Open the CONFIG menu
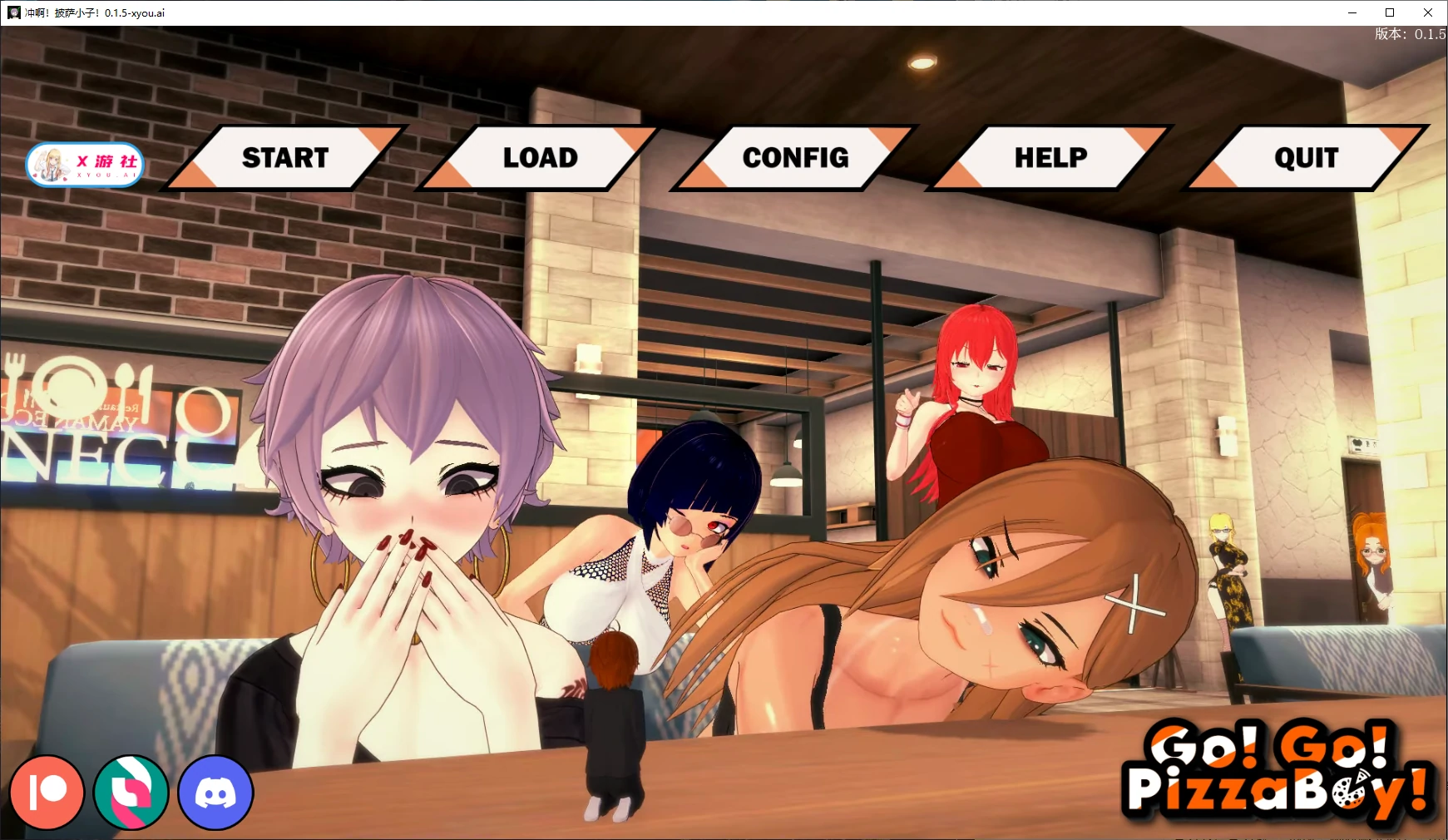 coord(795,157)
